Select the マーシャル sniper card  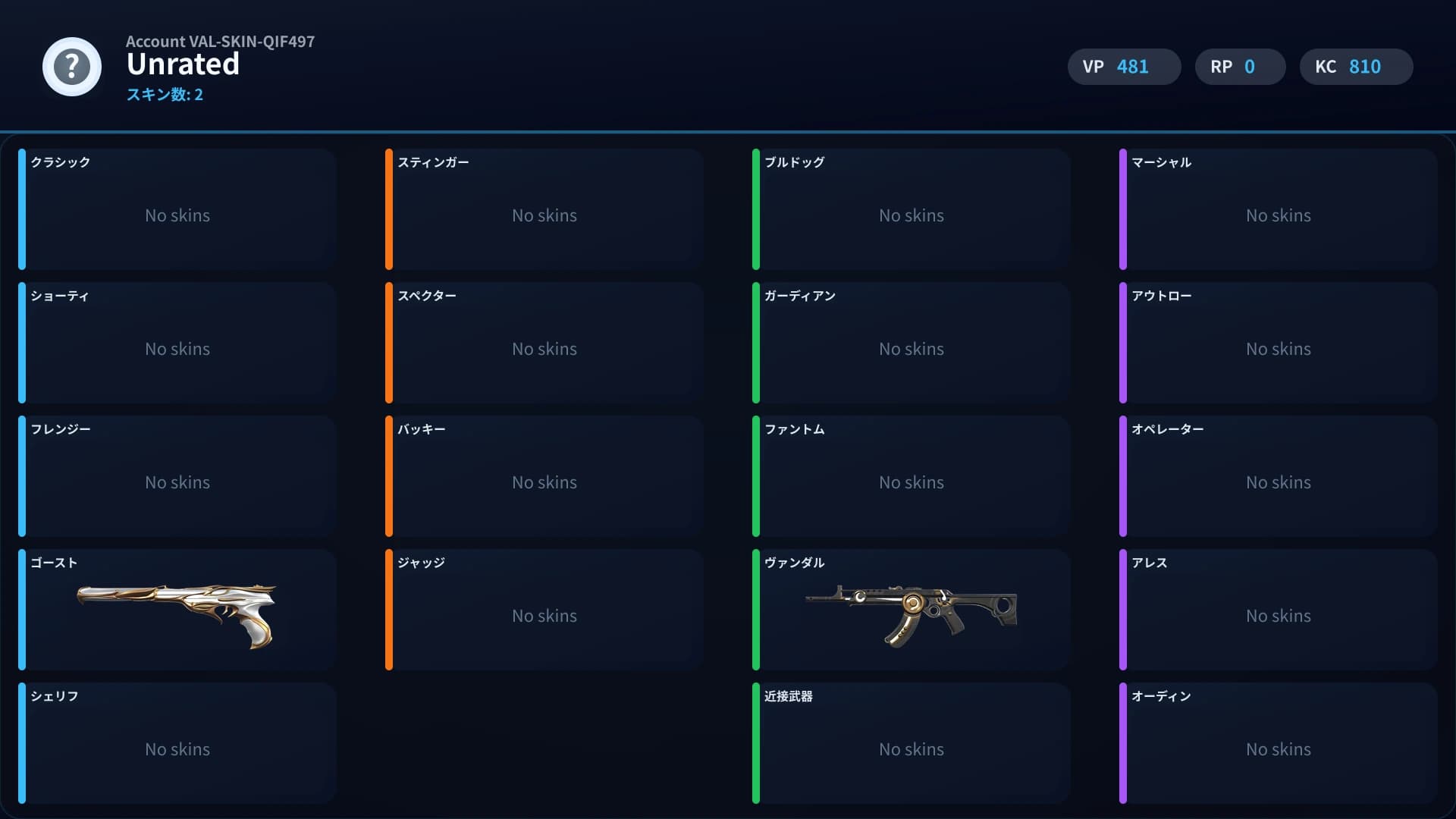tap(1277, 210)
